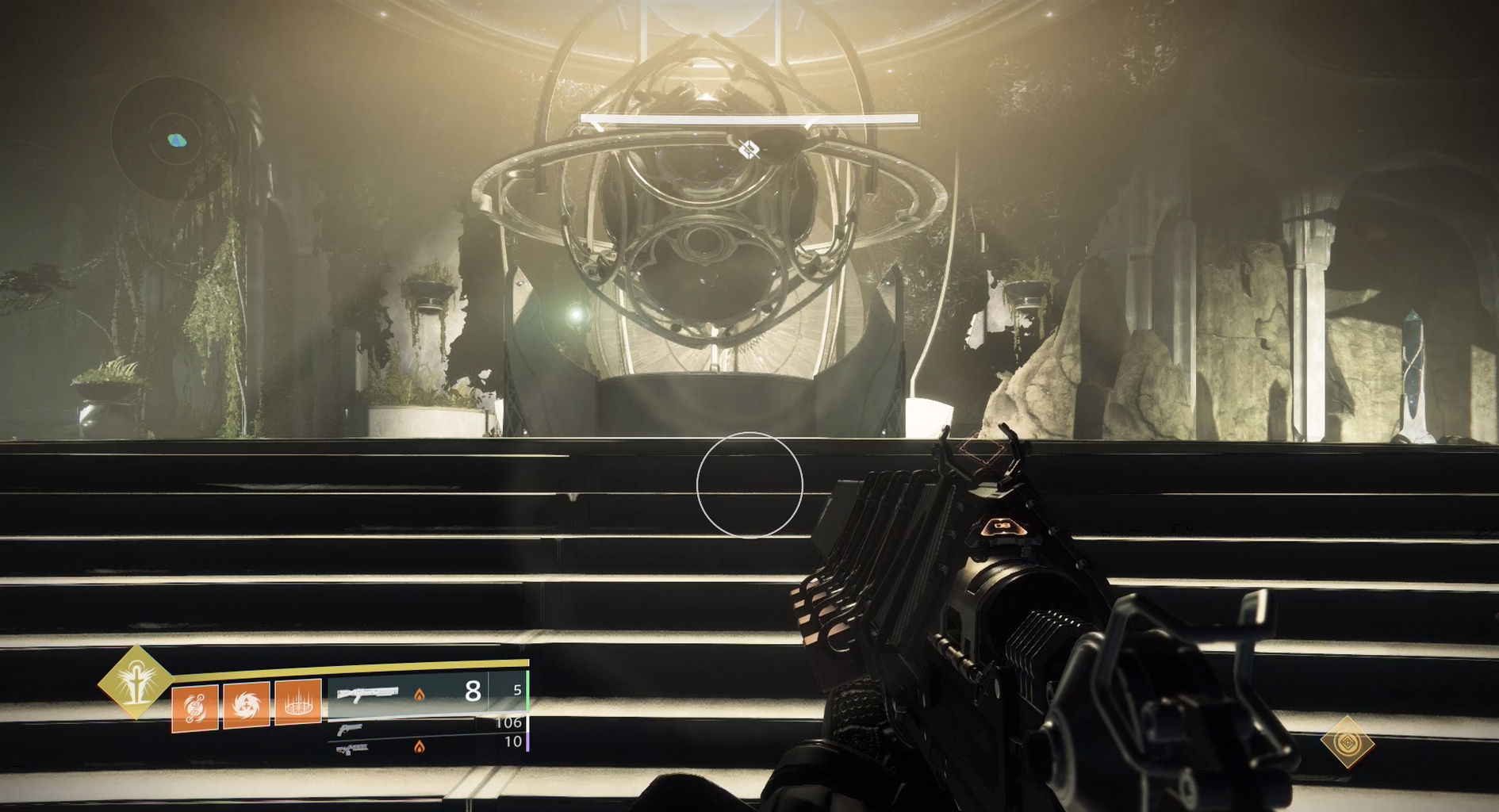Click the Solar burn flame icon beside the shotgun
This screenshot has width=1499, height=812.
tap(421, 695)
